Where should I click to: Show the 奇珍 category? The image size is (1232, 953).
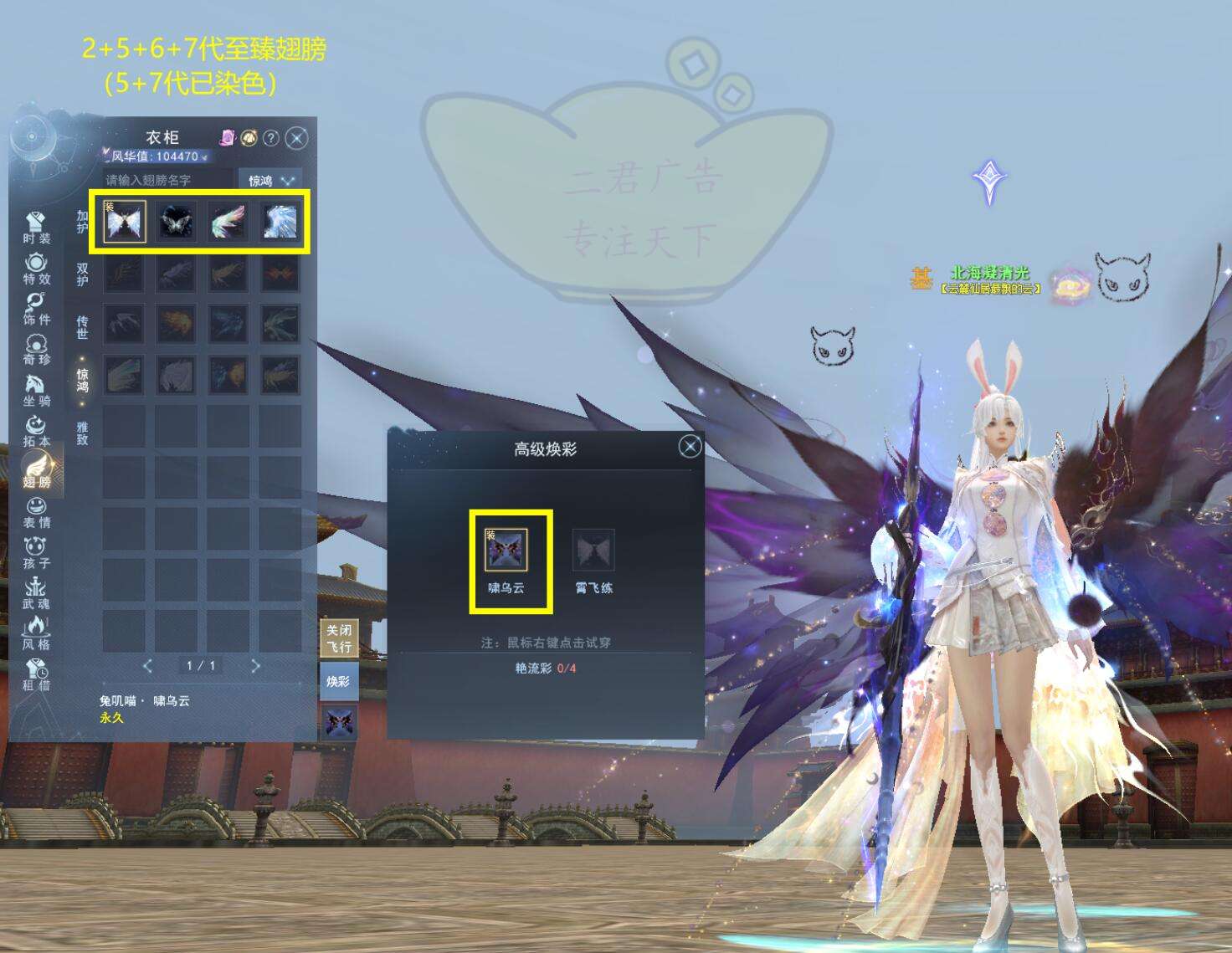[x=36, y=350]
